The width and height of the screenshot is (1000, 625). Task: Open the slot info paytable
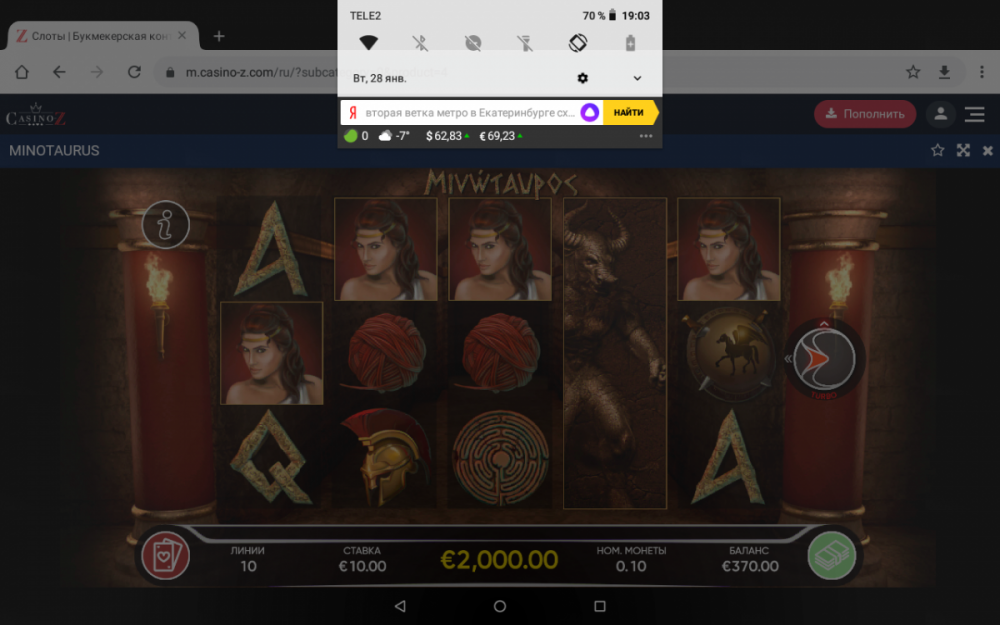coord(166,225)
